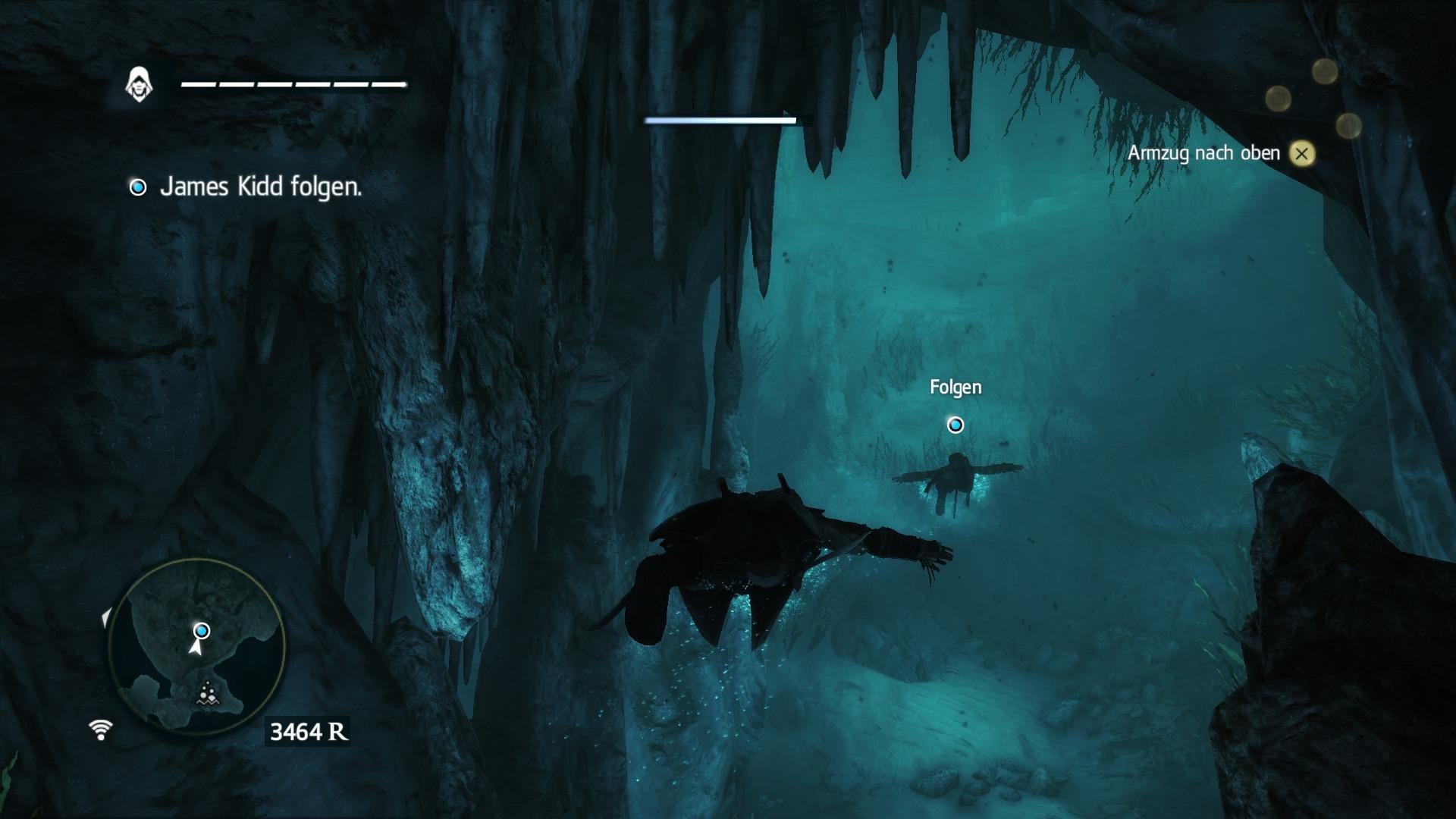Screen dimensions: 1456x819
Task: Click the '3464 R' currency counter
Action: [x=308, y=730]
